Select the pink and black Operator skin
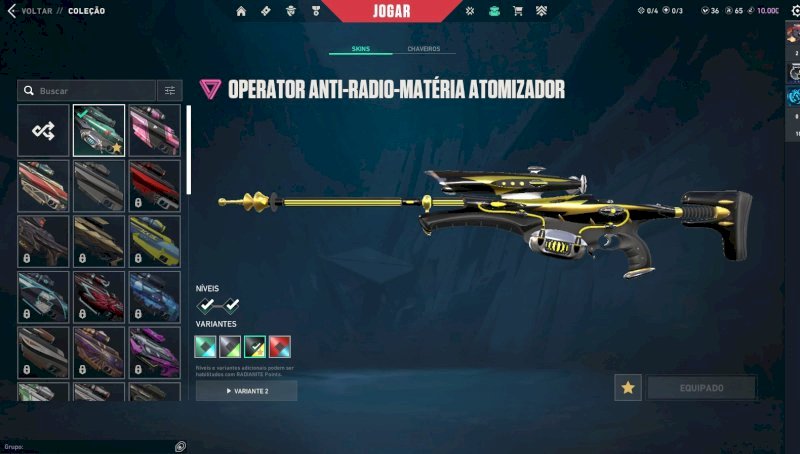The width and height of the screenshot is (800, 454). (x=155, y=130)
